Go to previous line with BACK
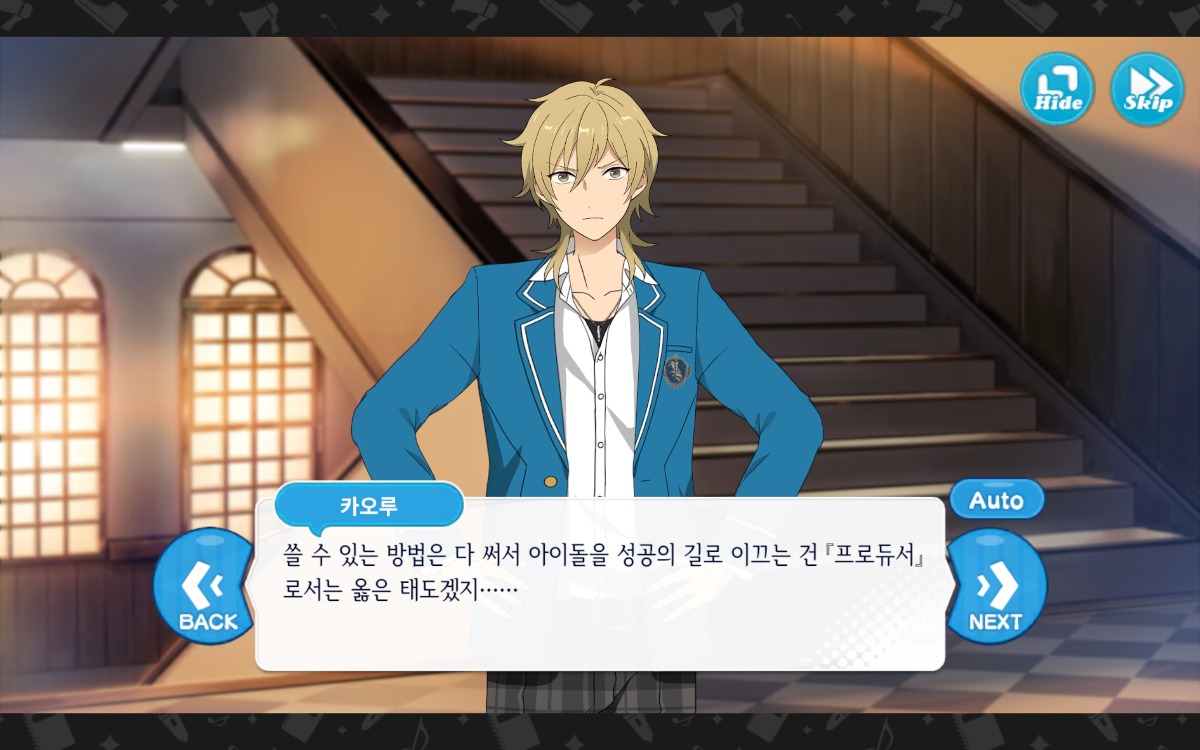 point(205,587)
